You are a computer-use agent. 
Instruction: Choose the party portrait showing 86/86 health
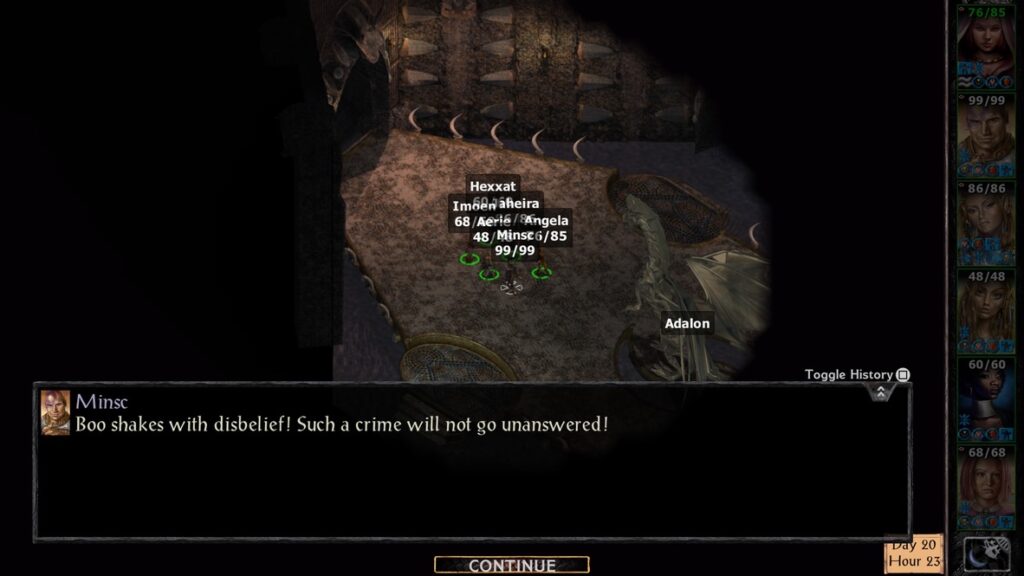click(x=986, y=222)
